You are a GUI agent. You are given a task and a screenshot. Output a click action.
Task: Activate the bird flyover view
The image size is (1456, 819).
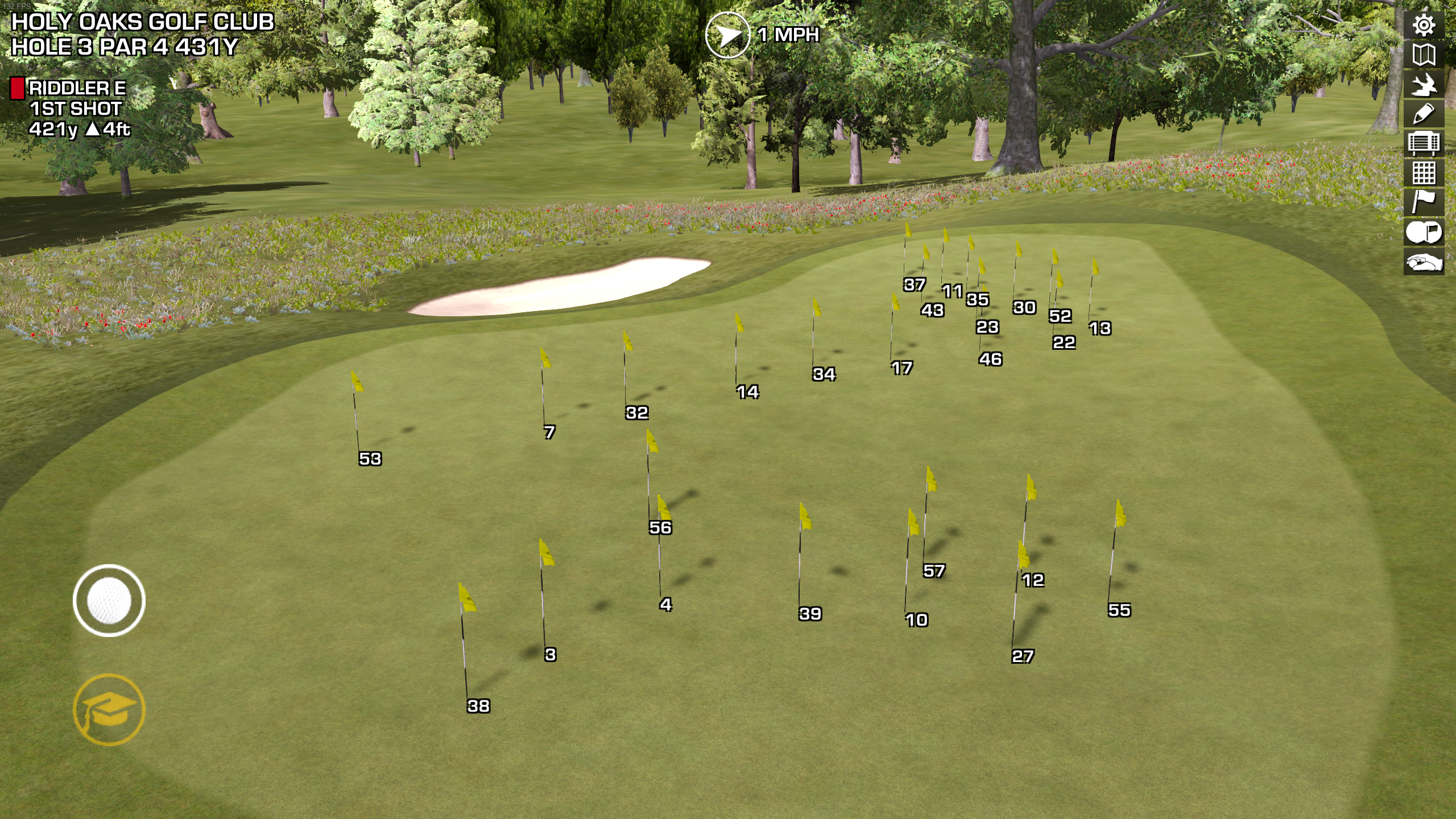1424,85
